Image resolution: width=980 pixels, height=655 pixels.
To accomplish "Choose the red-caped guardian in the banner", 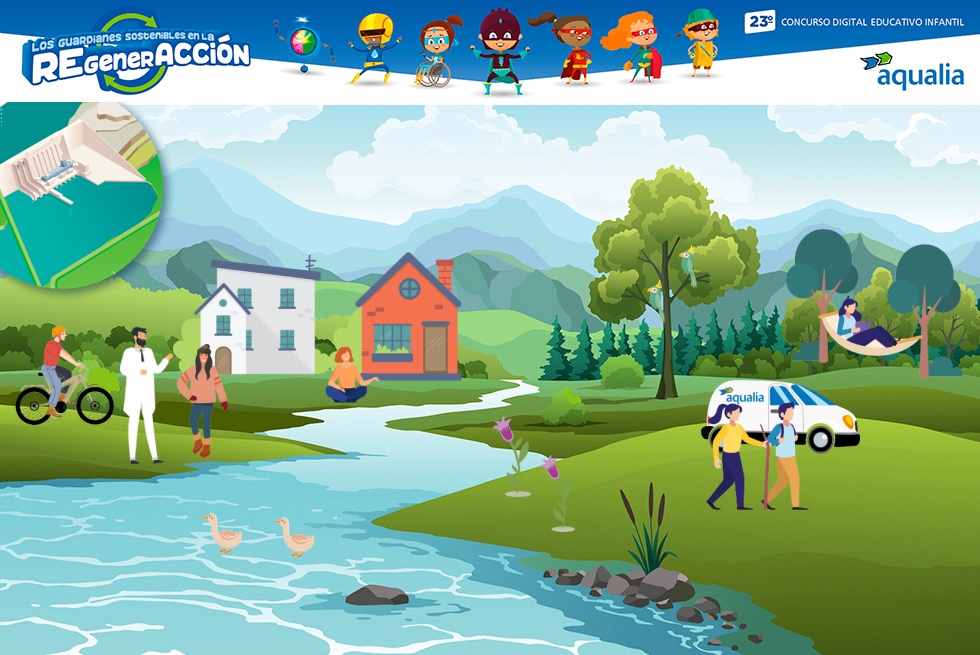I will click(x=572, y=48).
